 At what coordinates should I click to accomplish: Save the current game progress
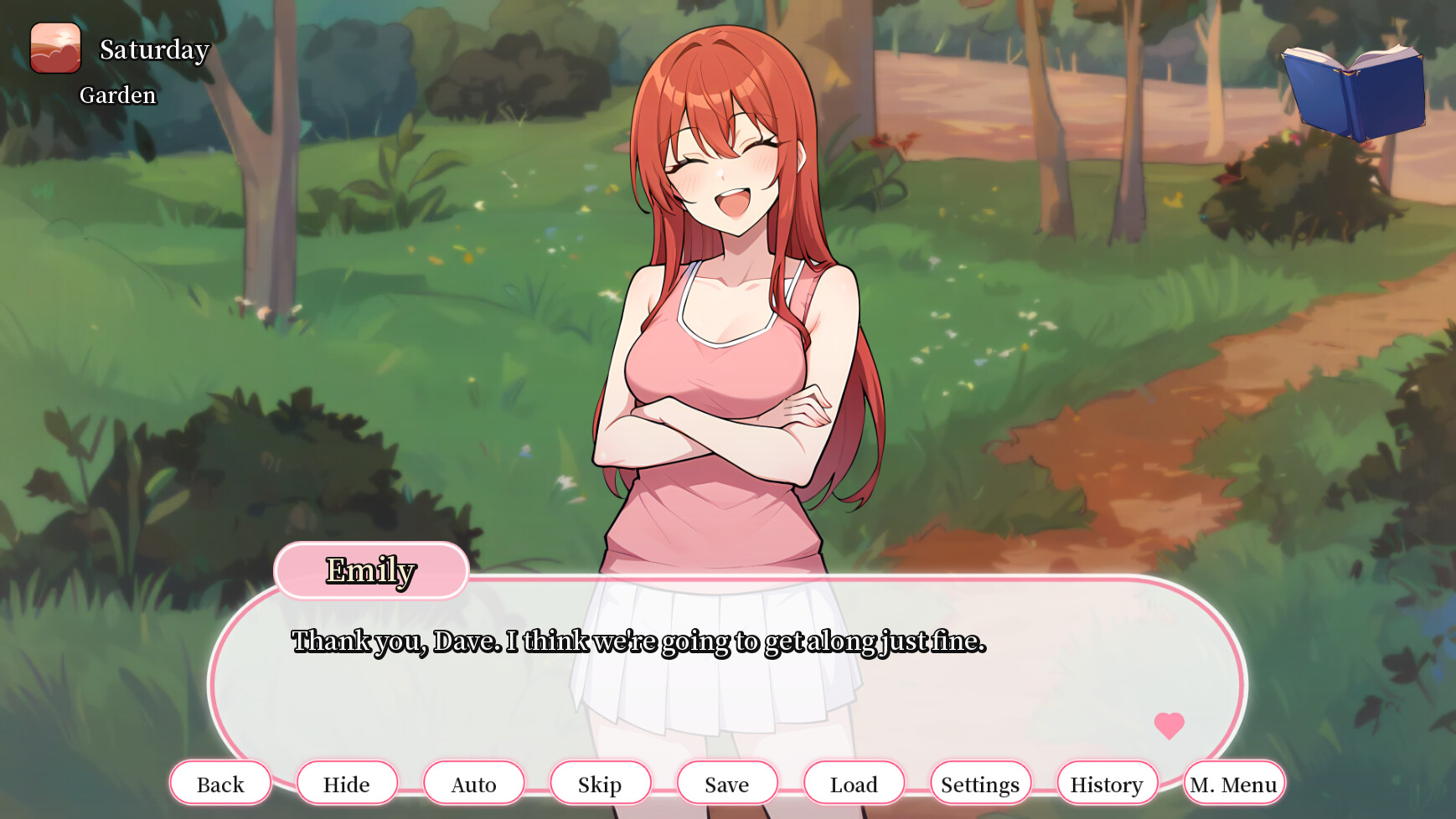(727, 784)
